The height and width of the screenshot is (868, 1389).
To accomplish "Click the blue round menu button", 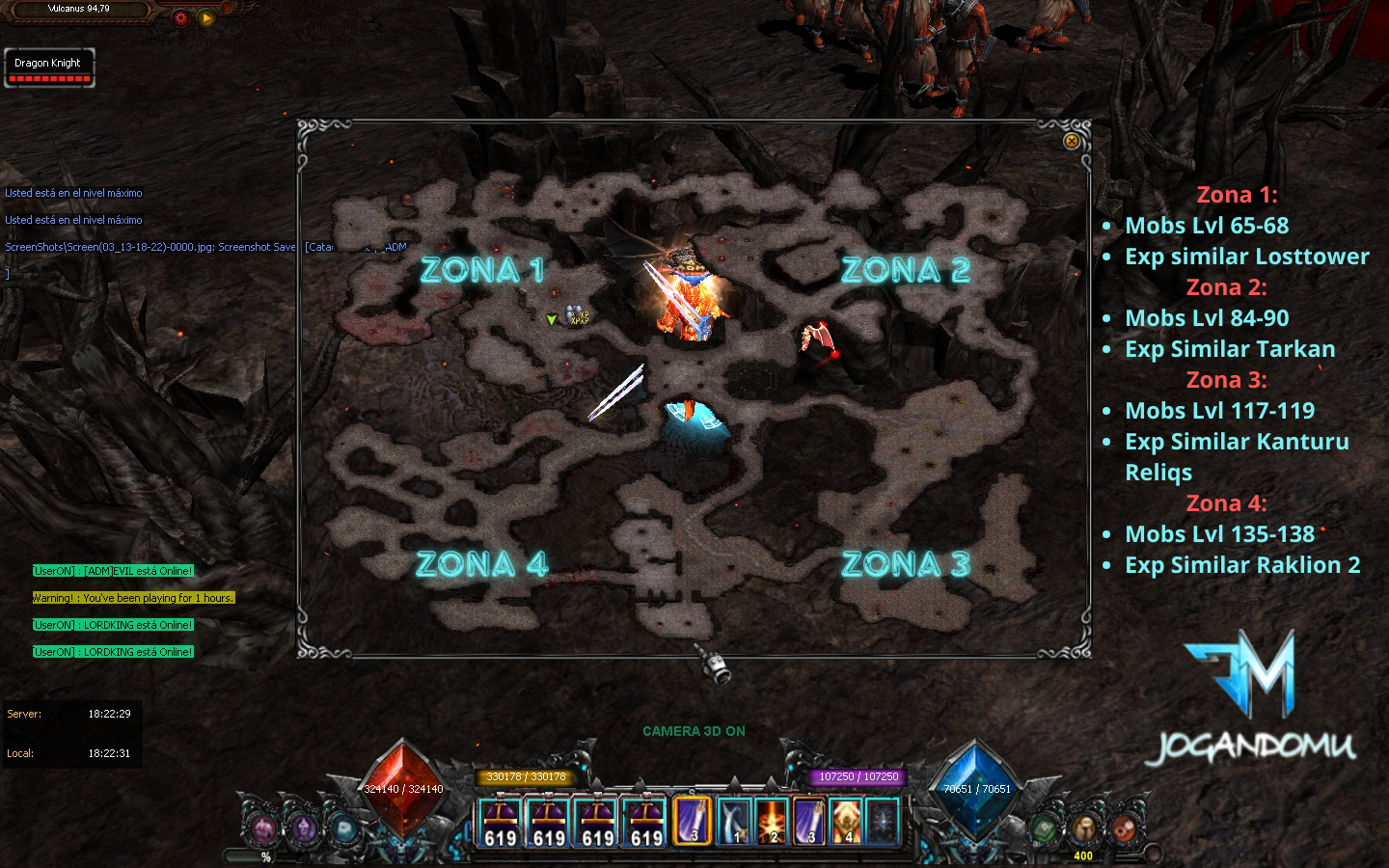I will point(344,828).
